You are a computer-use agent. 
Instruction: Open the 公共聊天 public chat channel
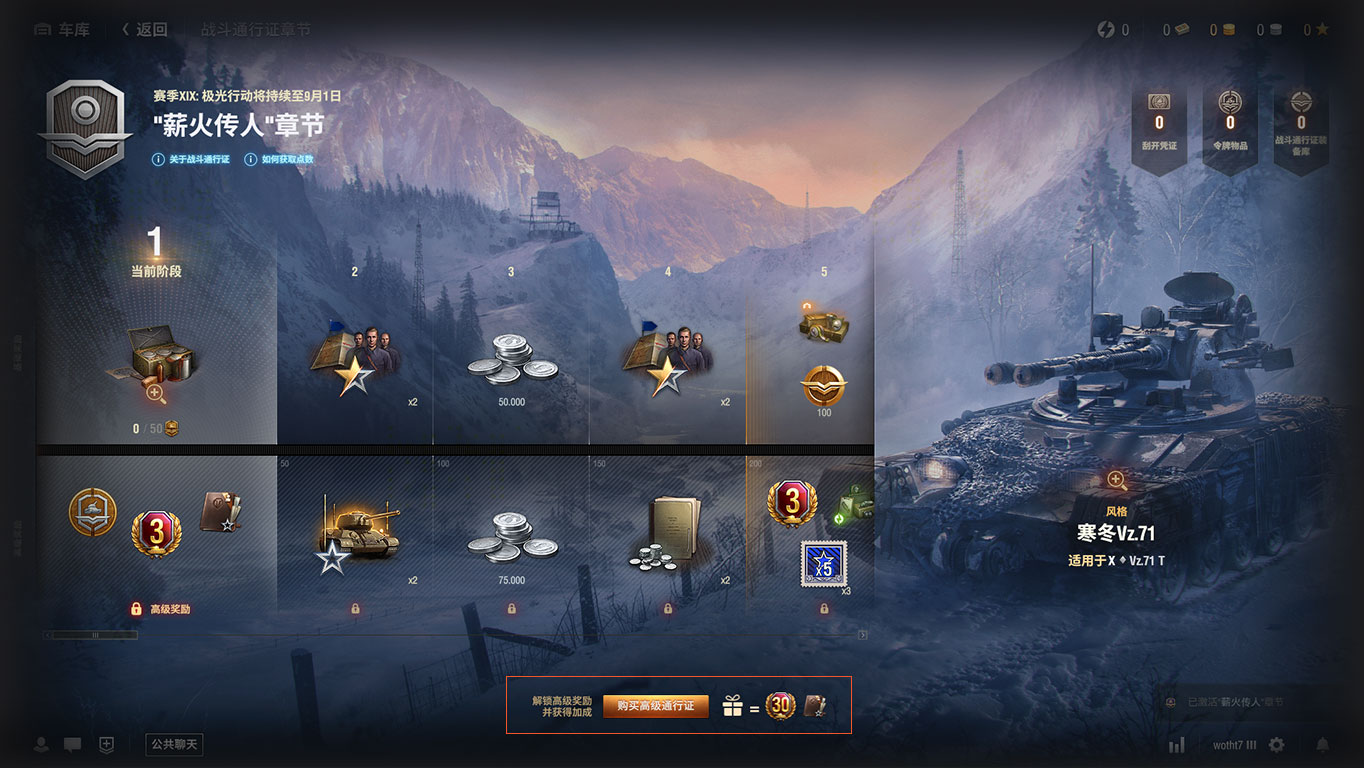click(174, 744)
